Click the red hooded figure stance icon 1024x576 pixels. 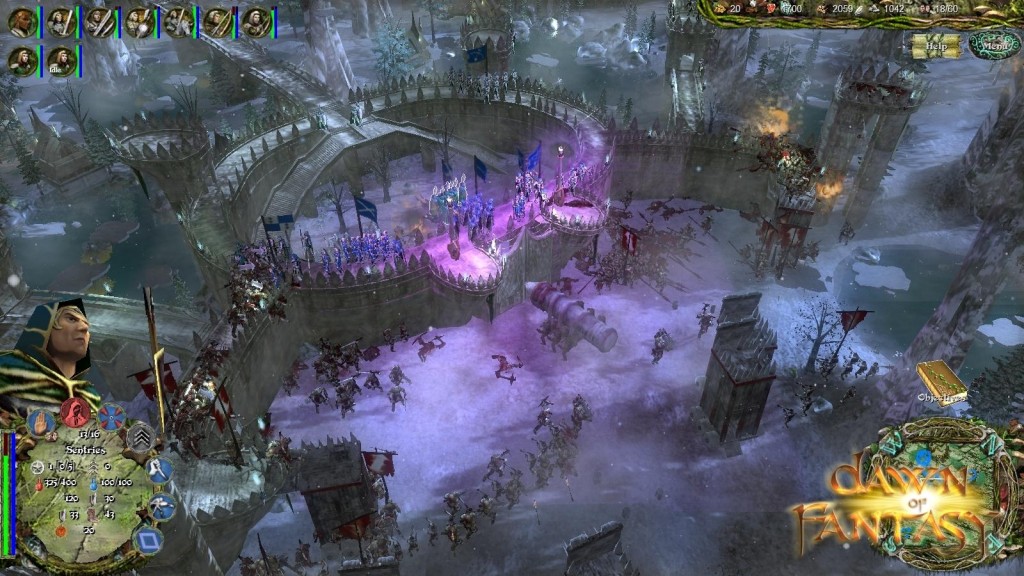coord(75,411)
